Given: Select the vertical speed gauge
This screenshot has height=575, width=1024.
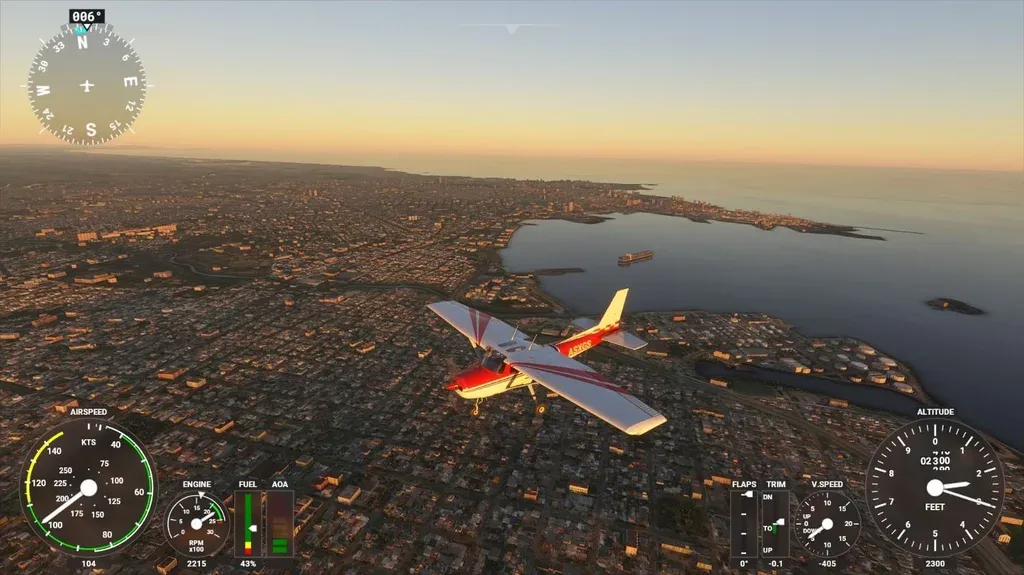Looking at the screenshot, I should (x=827, y=523).
